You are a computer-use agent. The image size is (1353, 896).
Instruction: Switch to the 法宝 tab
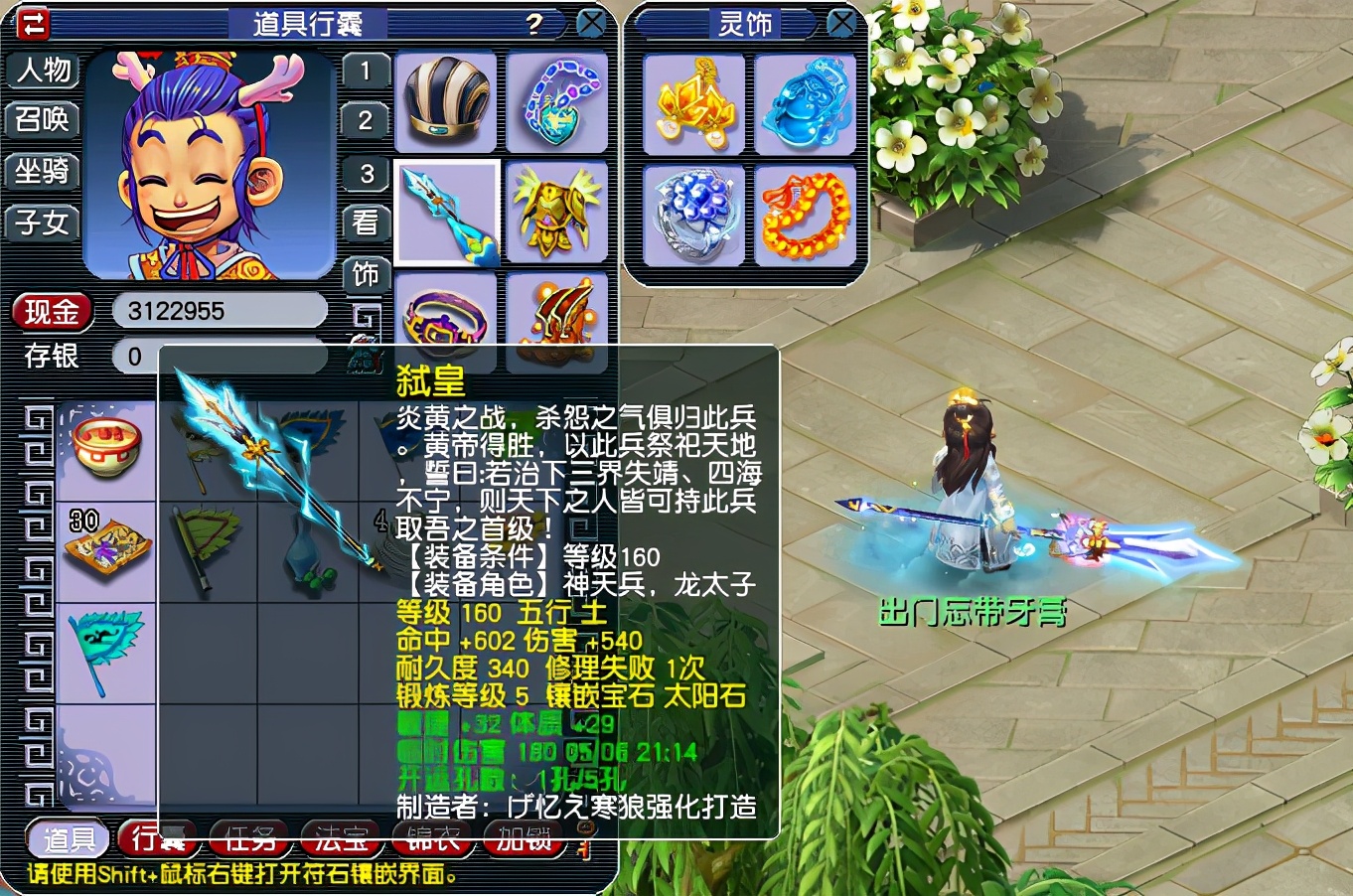coord(340,839)
